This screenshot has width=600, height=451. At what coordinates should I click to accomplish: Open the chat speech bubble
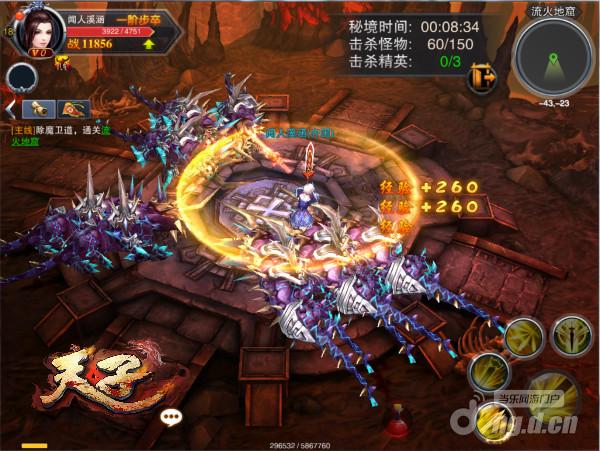point(172,417)
